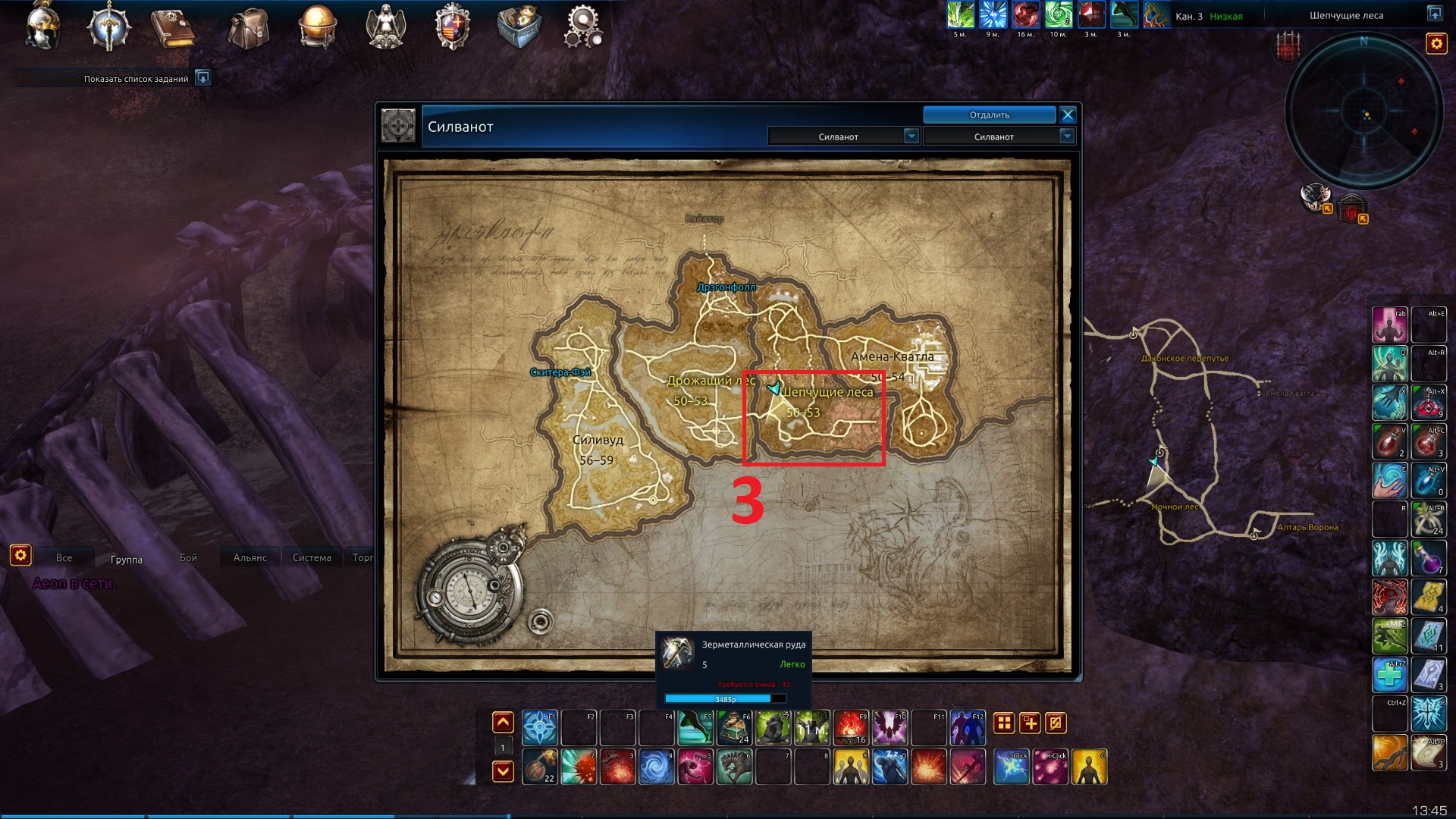Open the character helmet menu icon
This screenshot has height=819, width=1456.
pyautogui.click(x=42, y=27)
